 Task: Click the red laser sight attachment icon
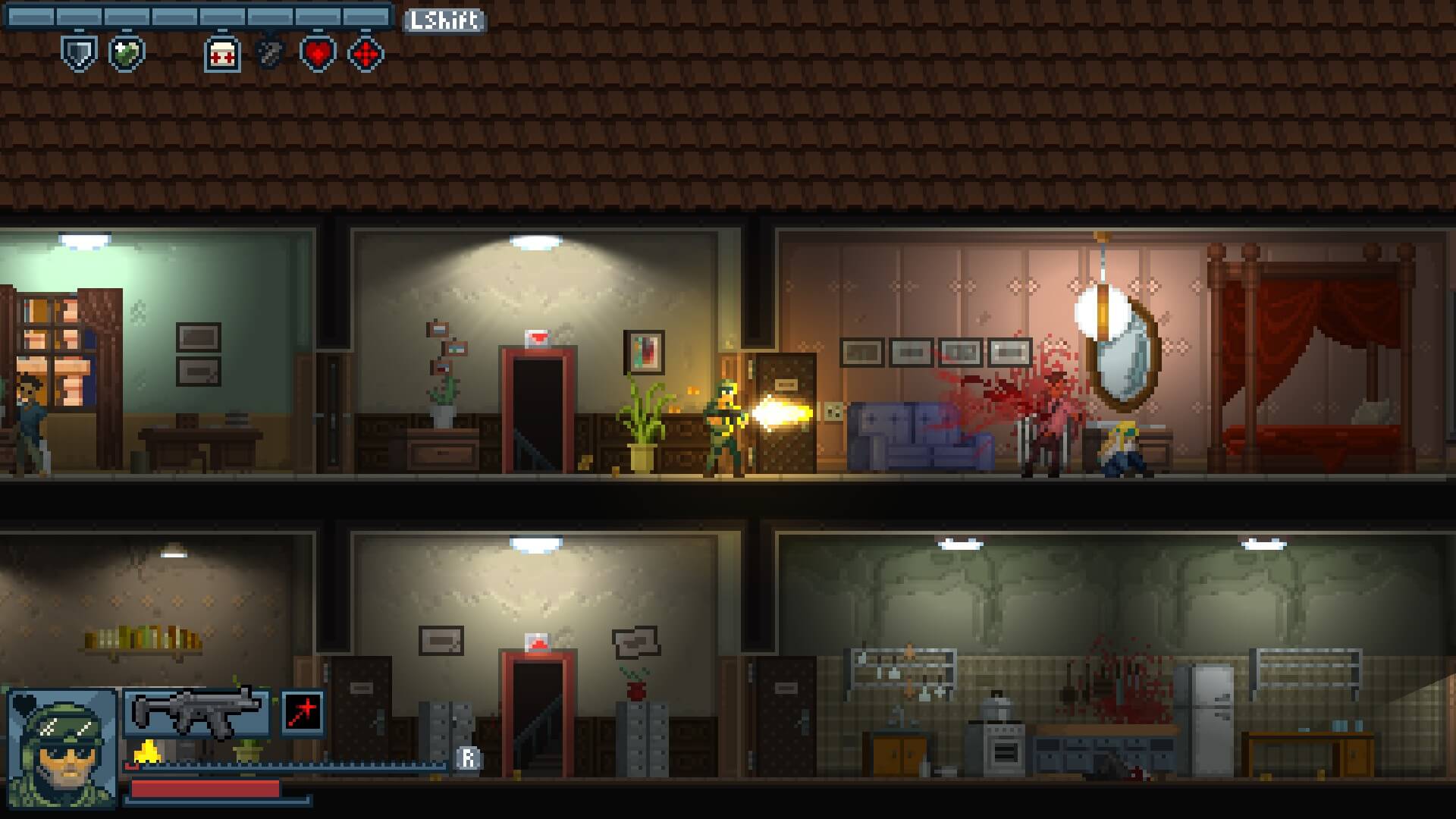[x=303, y=713]
